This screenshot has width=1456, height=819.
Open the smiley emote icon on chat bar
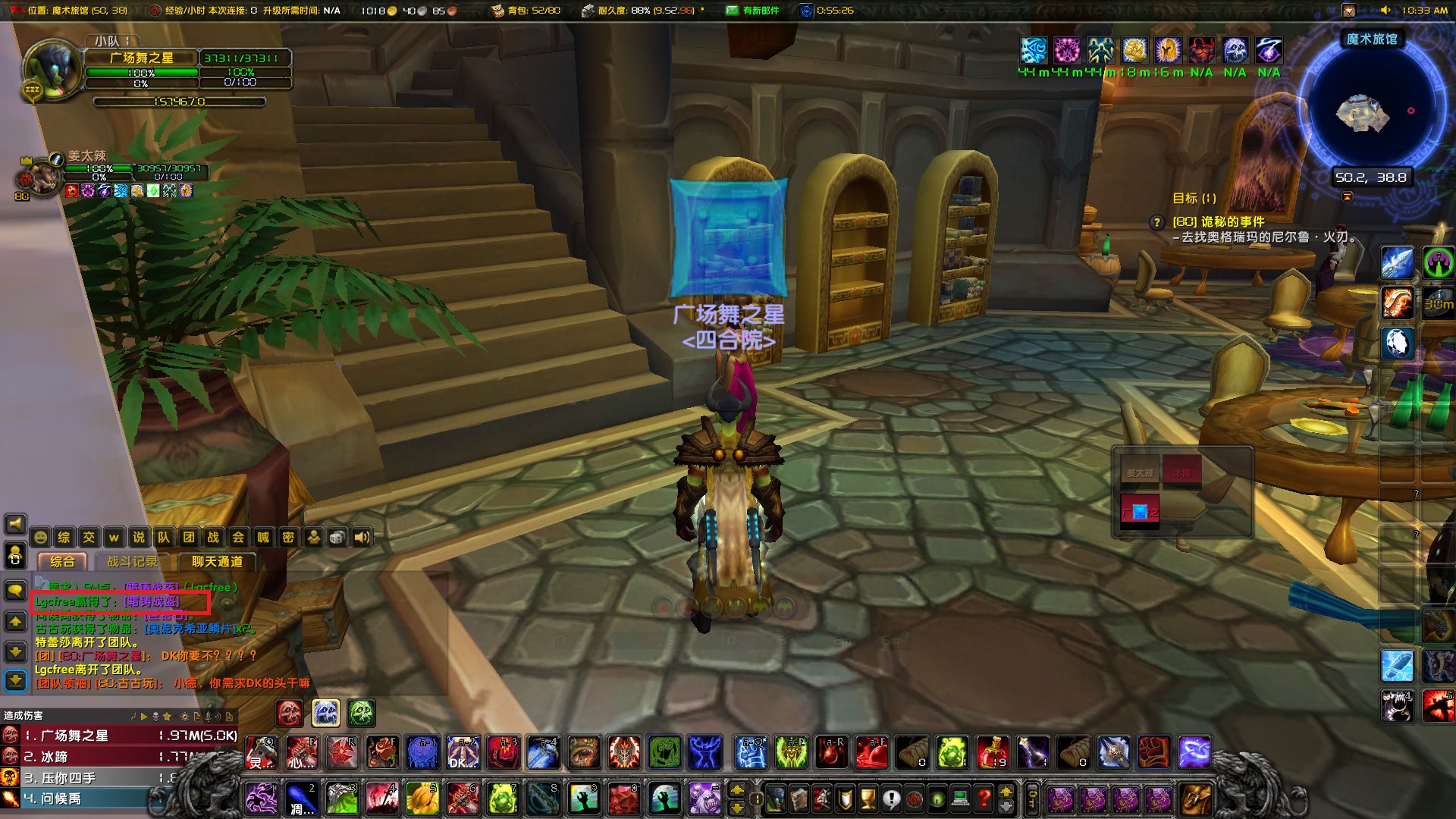pyautogui.click(x=40, y=537)
